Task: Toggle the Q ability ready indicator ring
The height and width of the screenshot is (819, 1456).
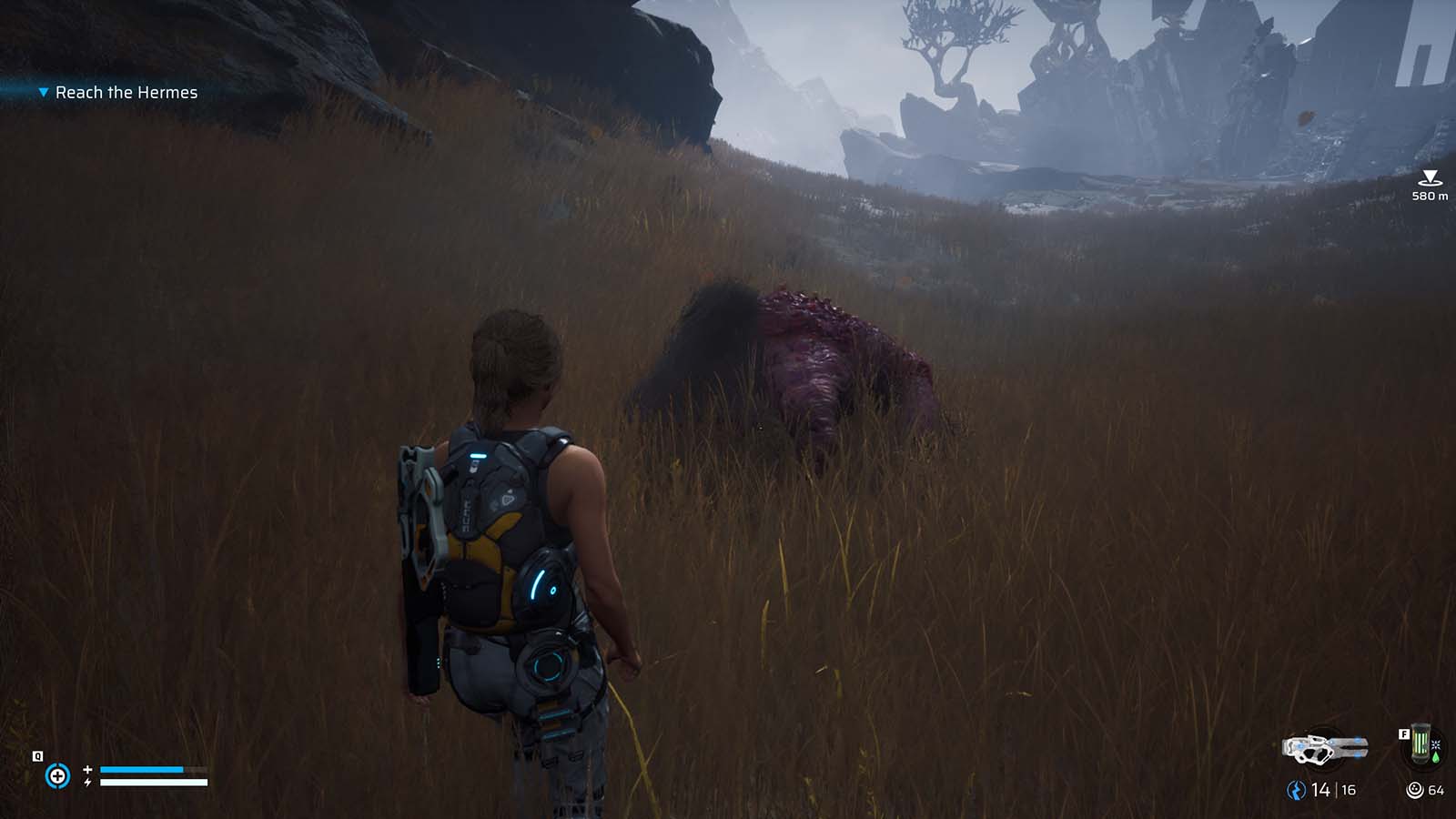Action: pyautogui.click(x=57, y=774)
